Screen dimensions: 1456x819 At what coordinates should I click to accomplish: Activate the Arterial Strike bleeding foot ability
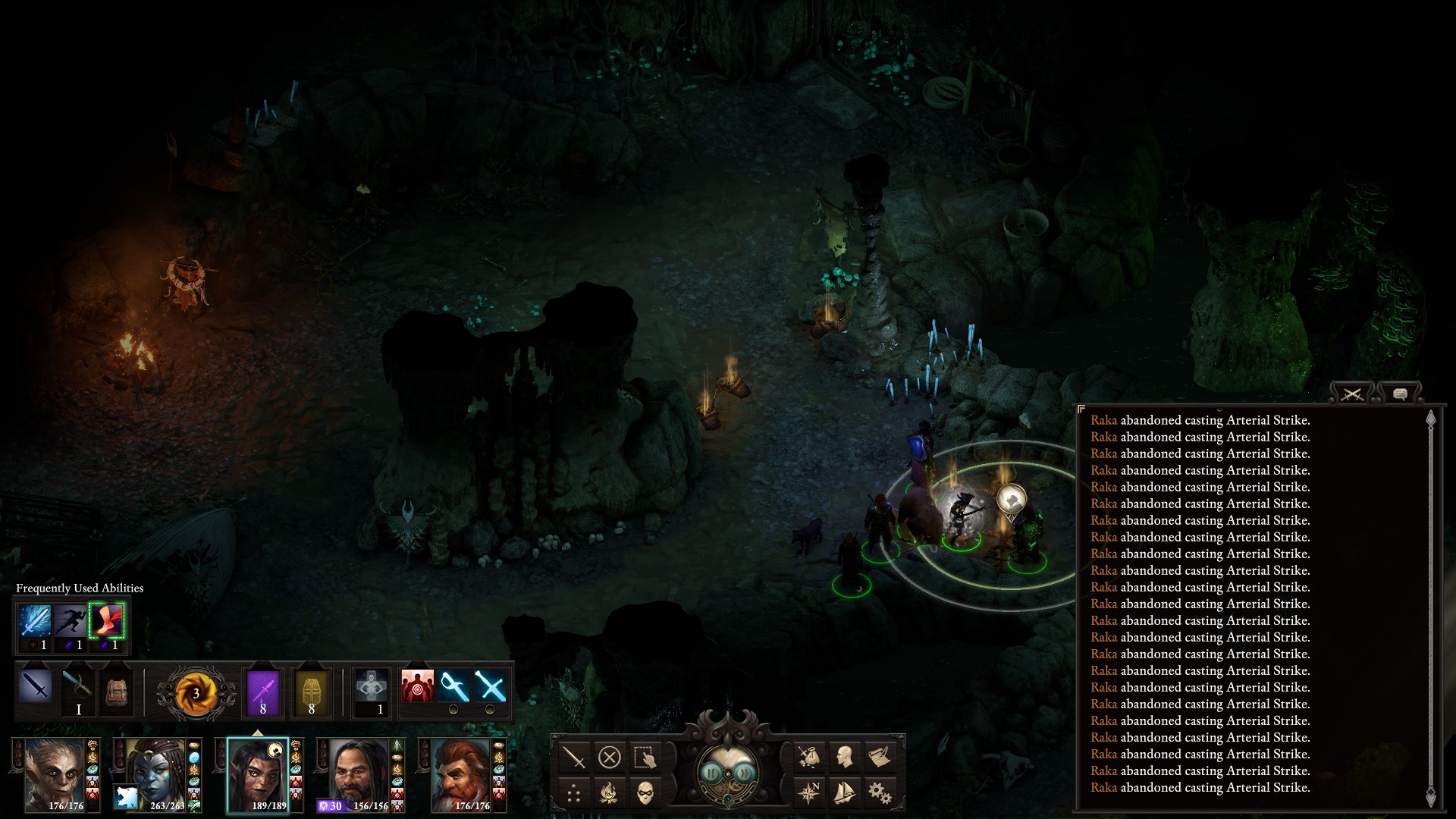coord(106,621)
